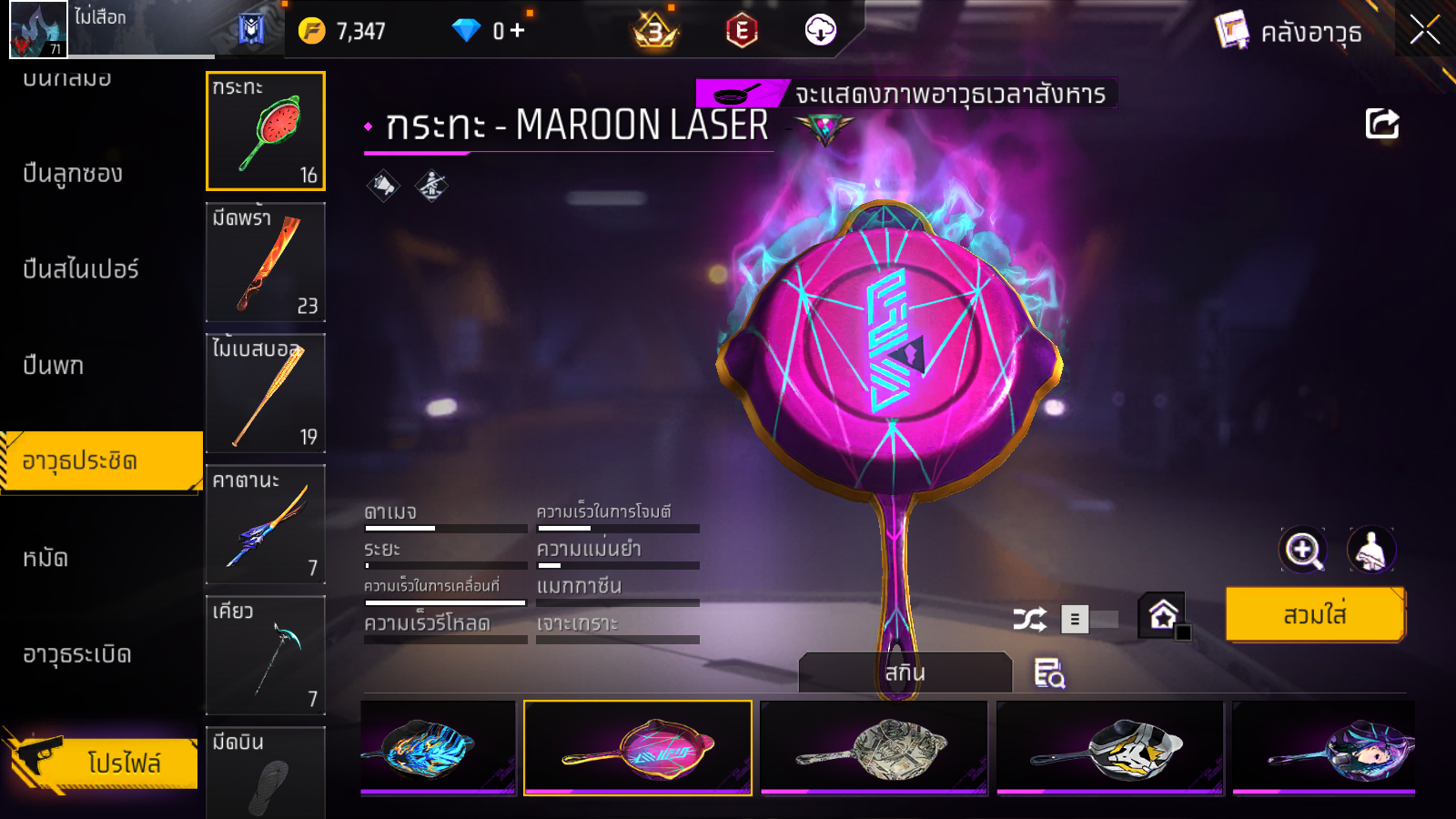The width and height of the screenshot is (1456, 819).
Task: Equip the skin with the yellow สวมใส่ button
Action: point(1315,615)
